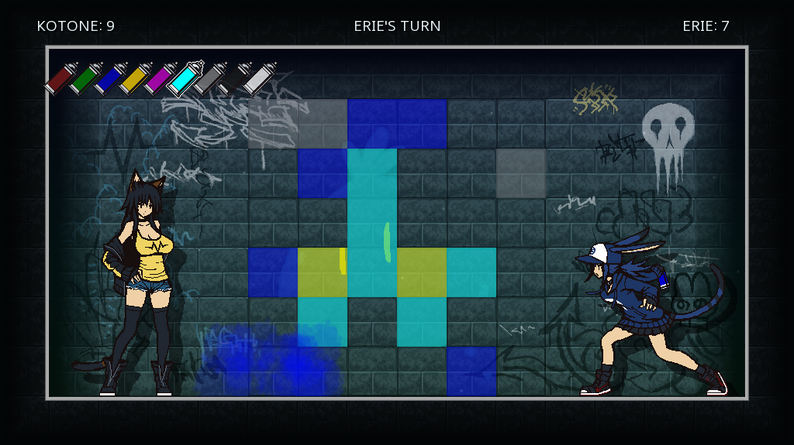Choose the magenta spray paint can
The height and width of the screenshot is (445, 794).
click(160, 78)
